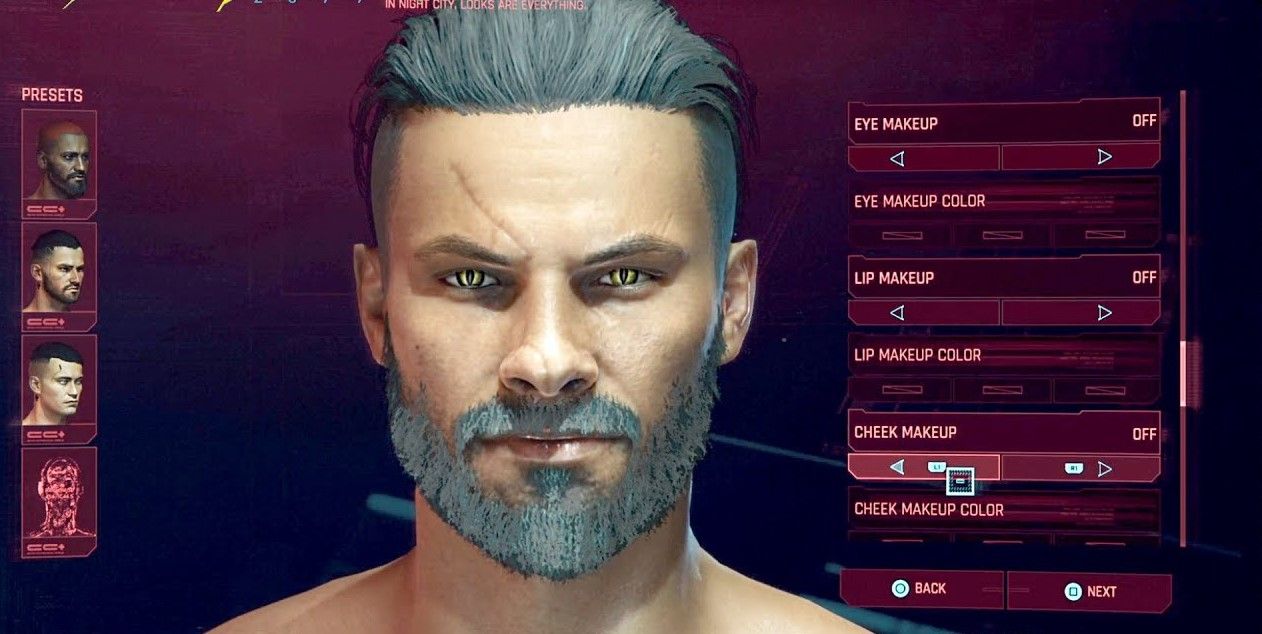Select the Lip Makeup row
Image resolution: width=1262 pixels, height=634 pixels.
tap(1003, 278)
